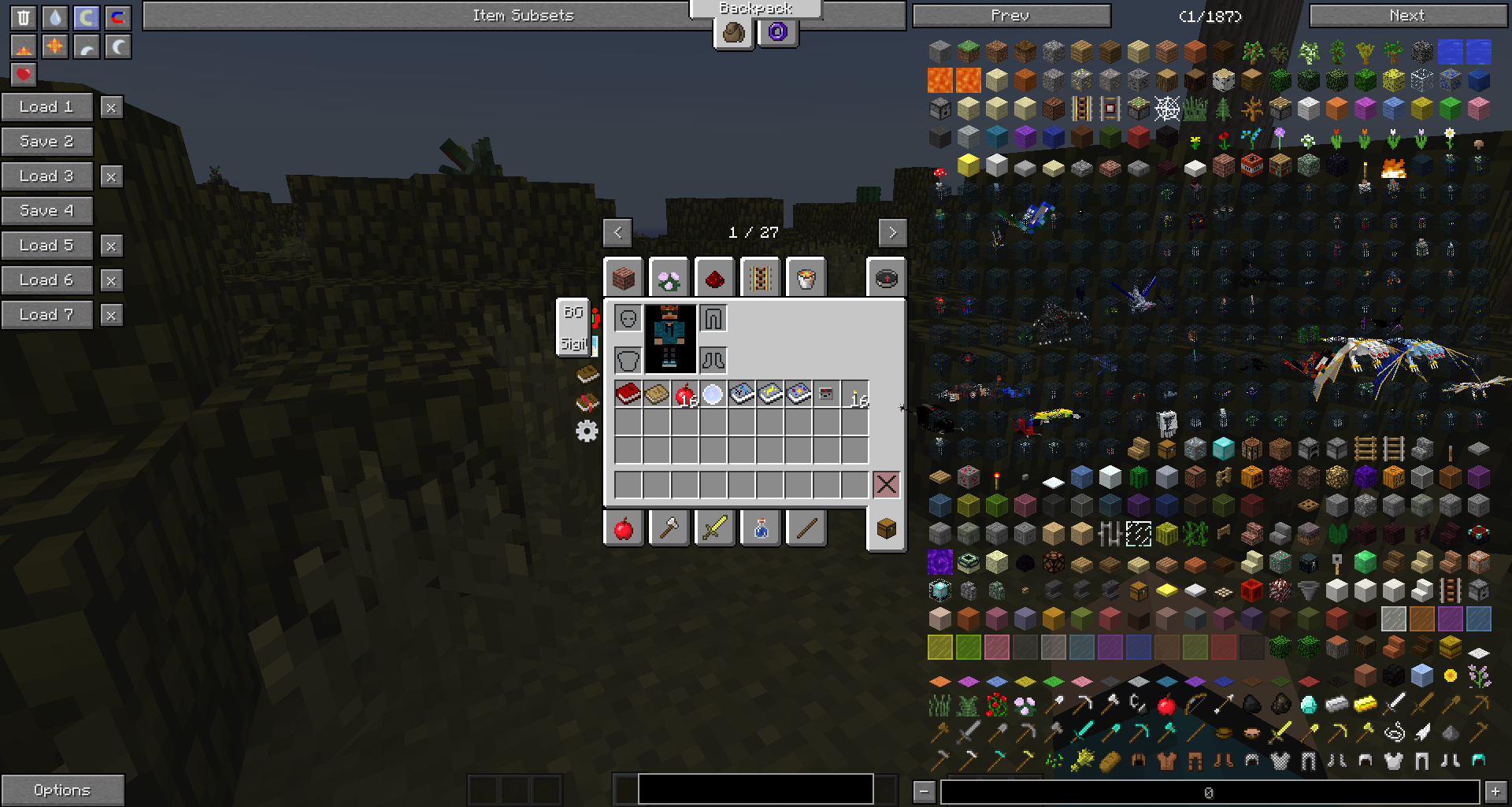The width and height of the screenshot is (1512, 807).
Task: Set time to sunrise with dawn icon
Action: 24,47
